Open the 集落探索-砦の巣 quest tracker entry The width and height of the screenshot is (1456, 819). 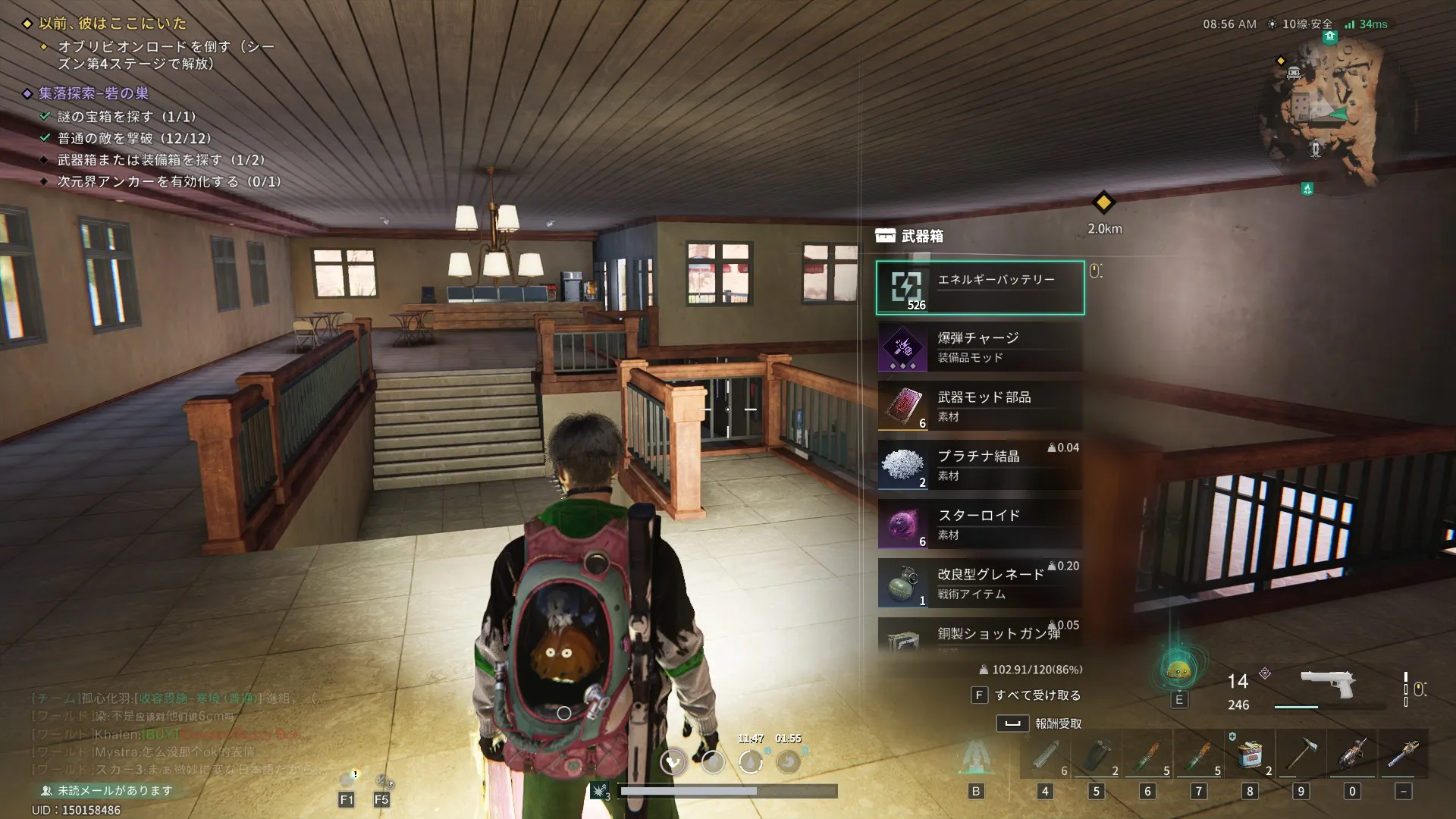pyautogui.click(x=94, y=93)
